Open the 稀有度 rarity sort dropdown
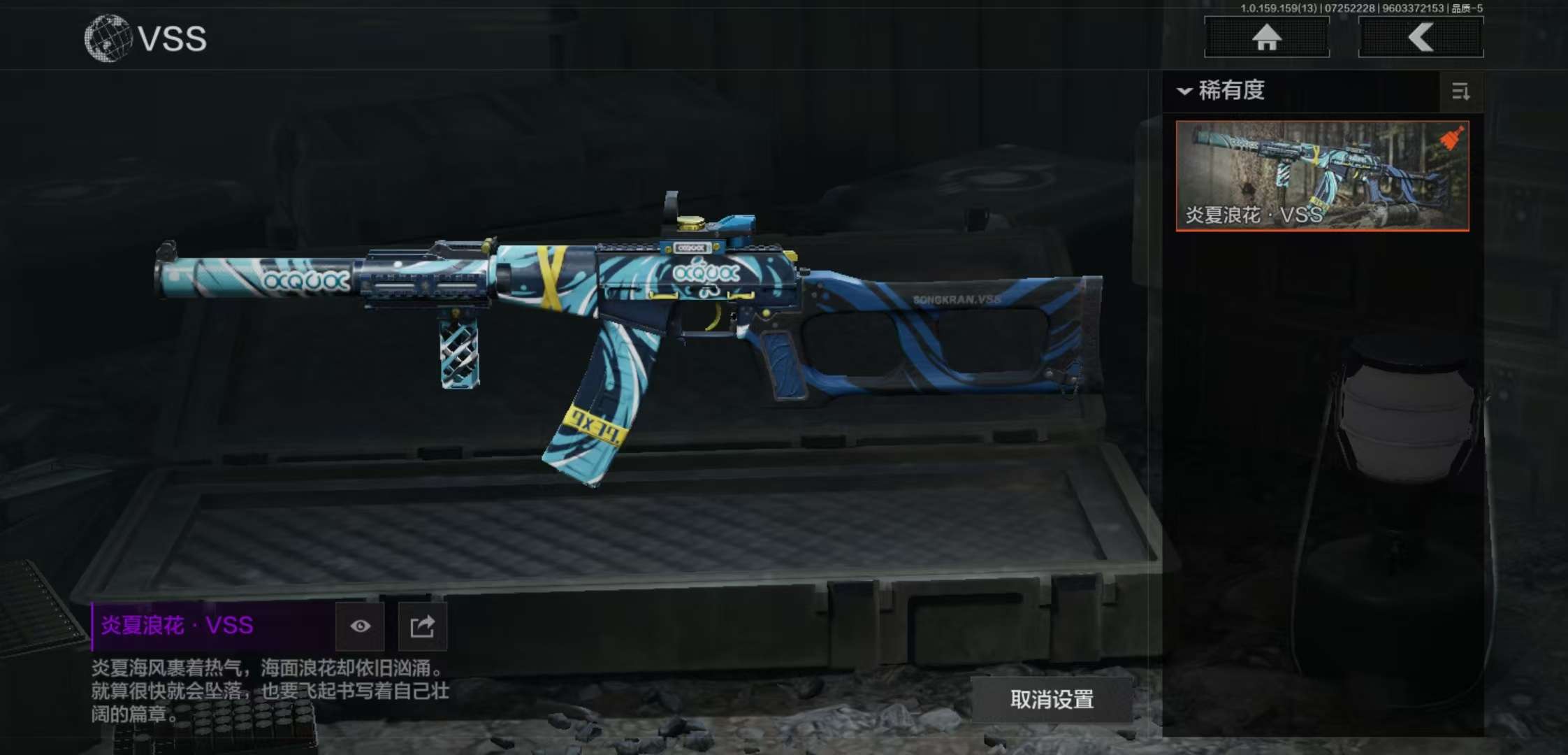This screenshot has width=1568, height=755. click(x=1223, y=91)
